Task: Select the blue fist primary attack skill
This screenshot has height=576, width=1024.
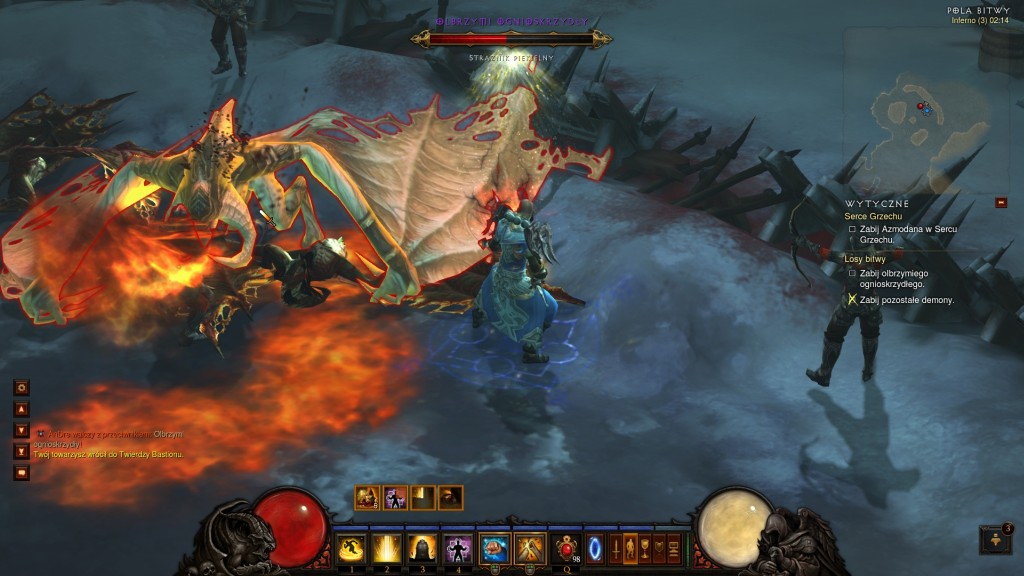Action: (x=494, y=548)
